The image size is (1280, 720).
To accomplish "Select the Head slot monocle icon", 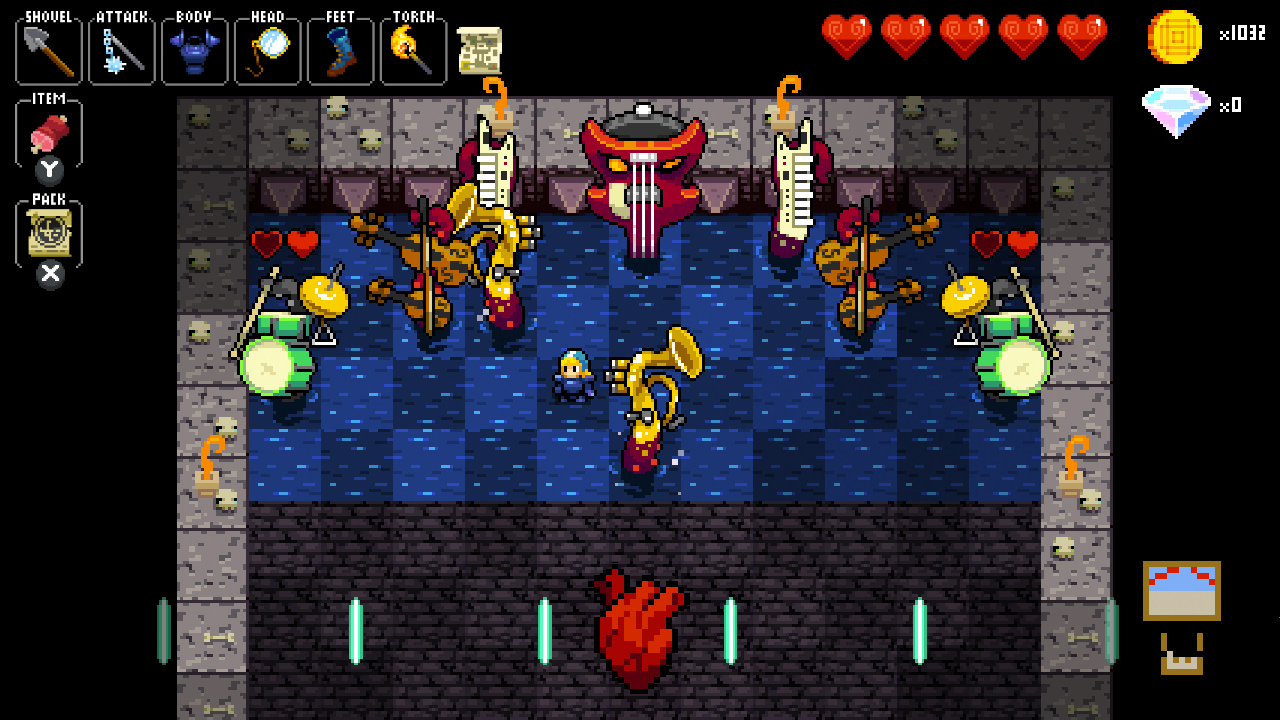I will (267, 49).
